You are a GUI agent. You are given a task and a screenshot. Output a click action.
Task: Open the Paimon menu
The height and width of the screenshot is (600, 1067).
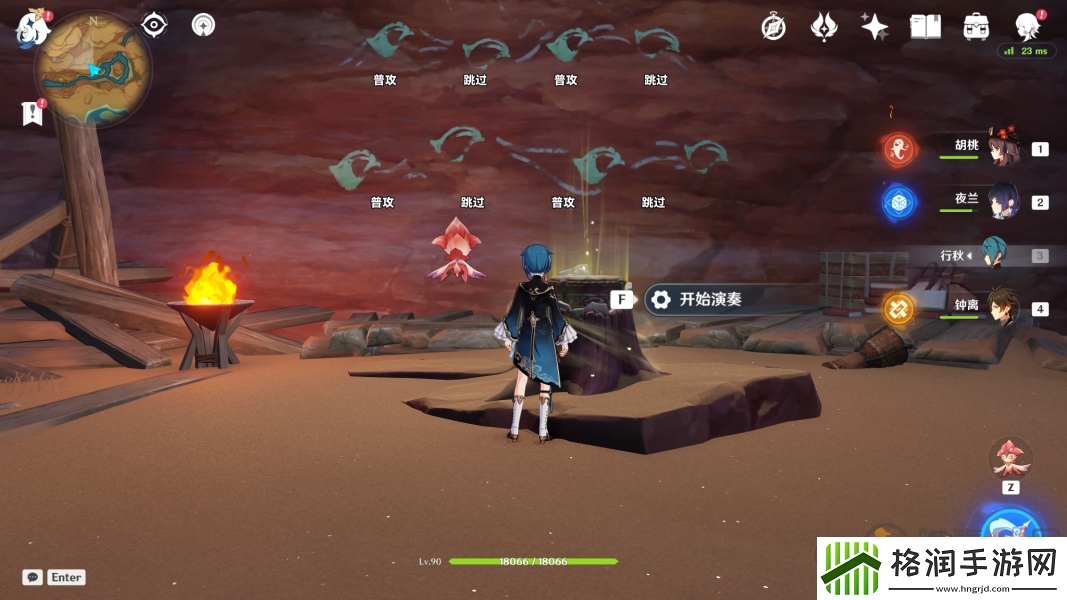click(x=32, y=28)
